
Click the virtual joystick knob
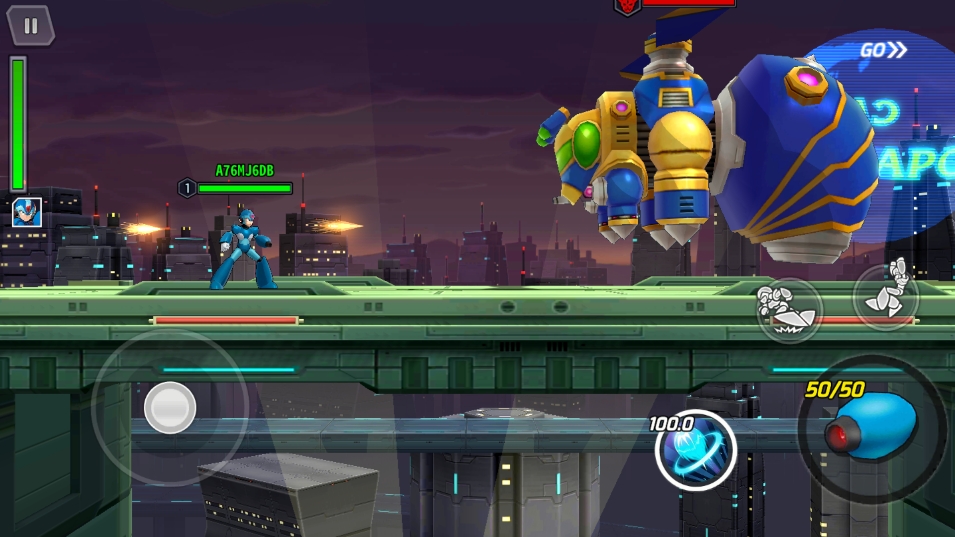tap(170, 407)
